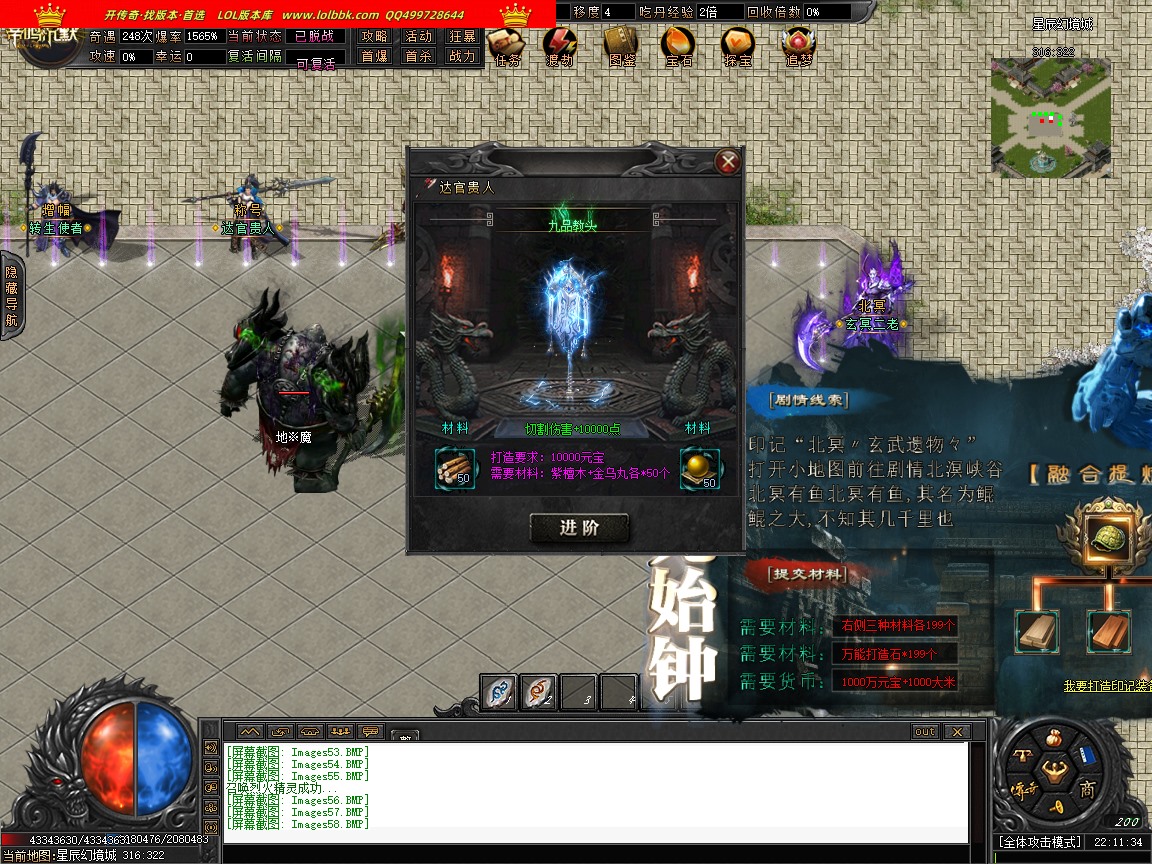The height and width of the screenshot is (864, 1152).
Task: Open the 追梦 icon
Action: (798, 44)
